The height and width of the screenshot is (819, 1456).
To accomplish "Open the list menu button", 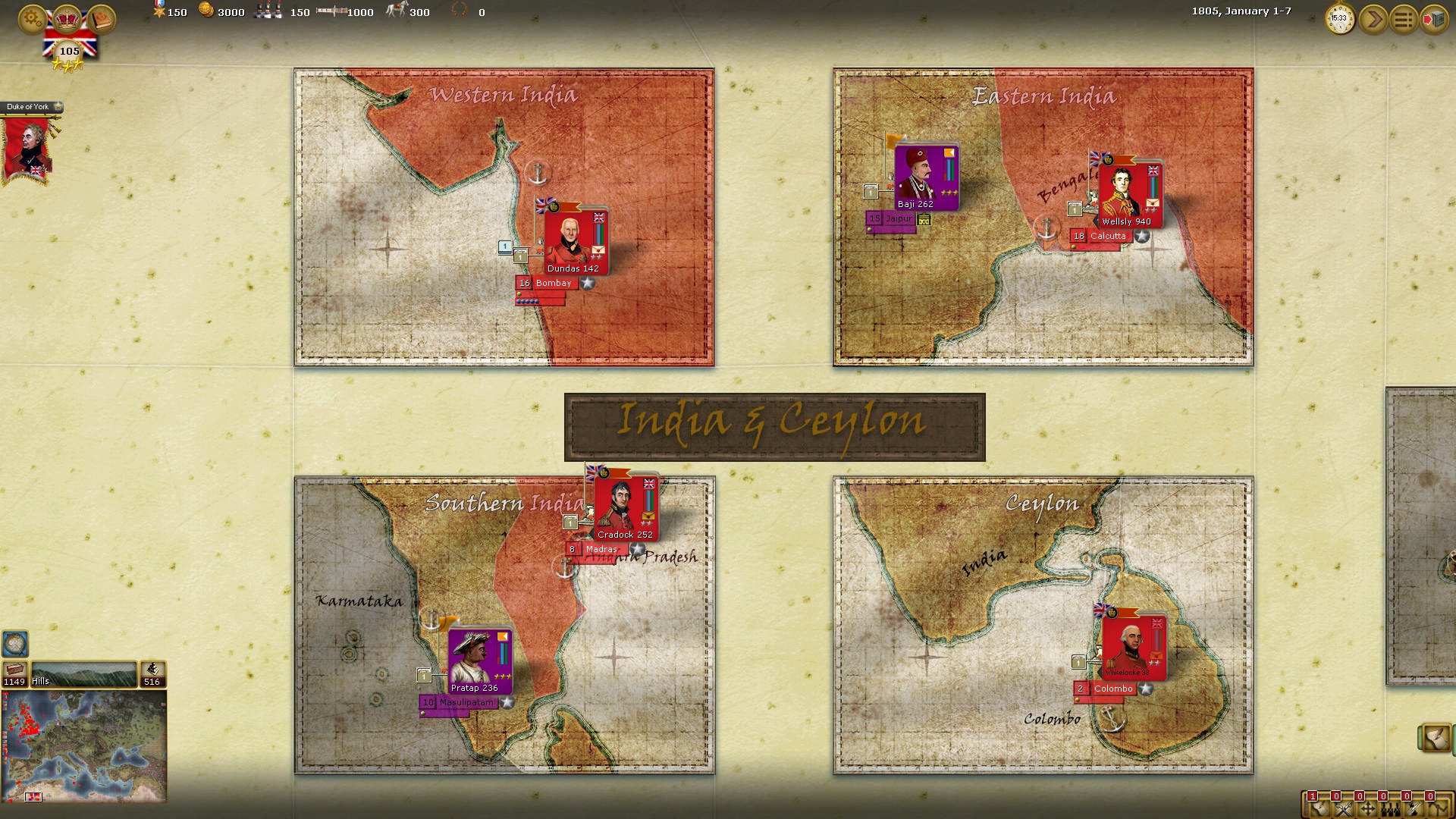I will tap(1404, 19).
